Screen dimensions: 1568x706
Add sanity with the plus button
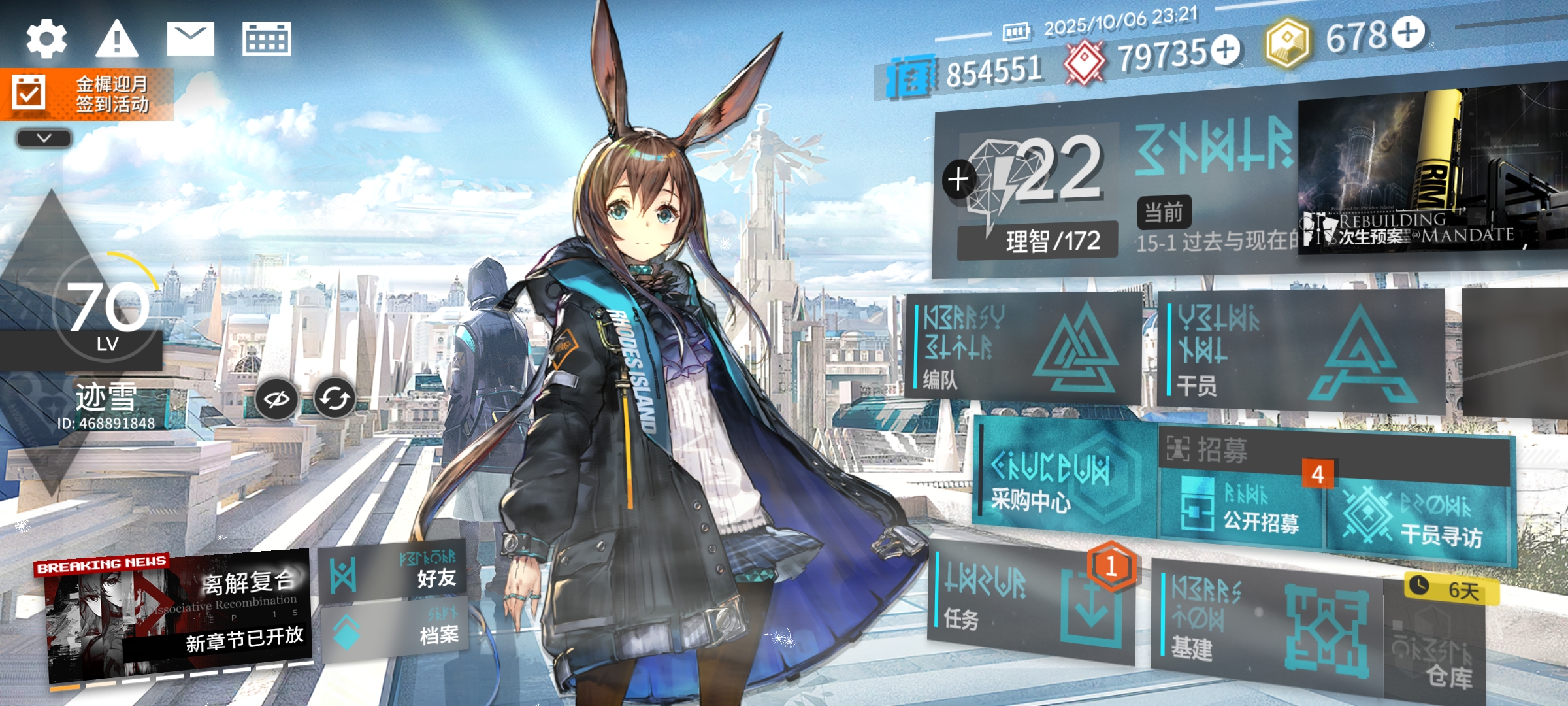click(x=958, y=179)
